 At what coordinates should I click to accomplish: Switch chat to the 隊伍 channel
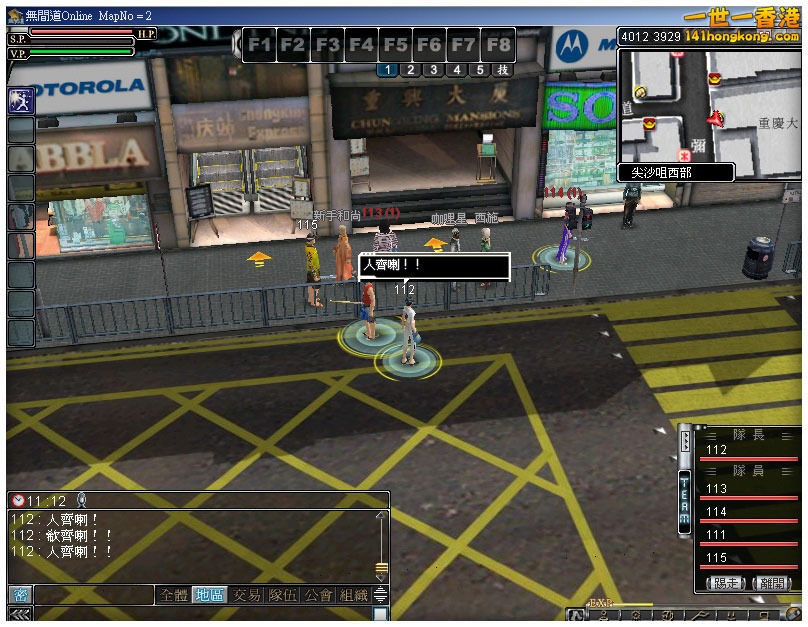(x=284, y=595)
